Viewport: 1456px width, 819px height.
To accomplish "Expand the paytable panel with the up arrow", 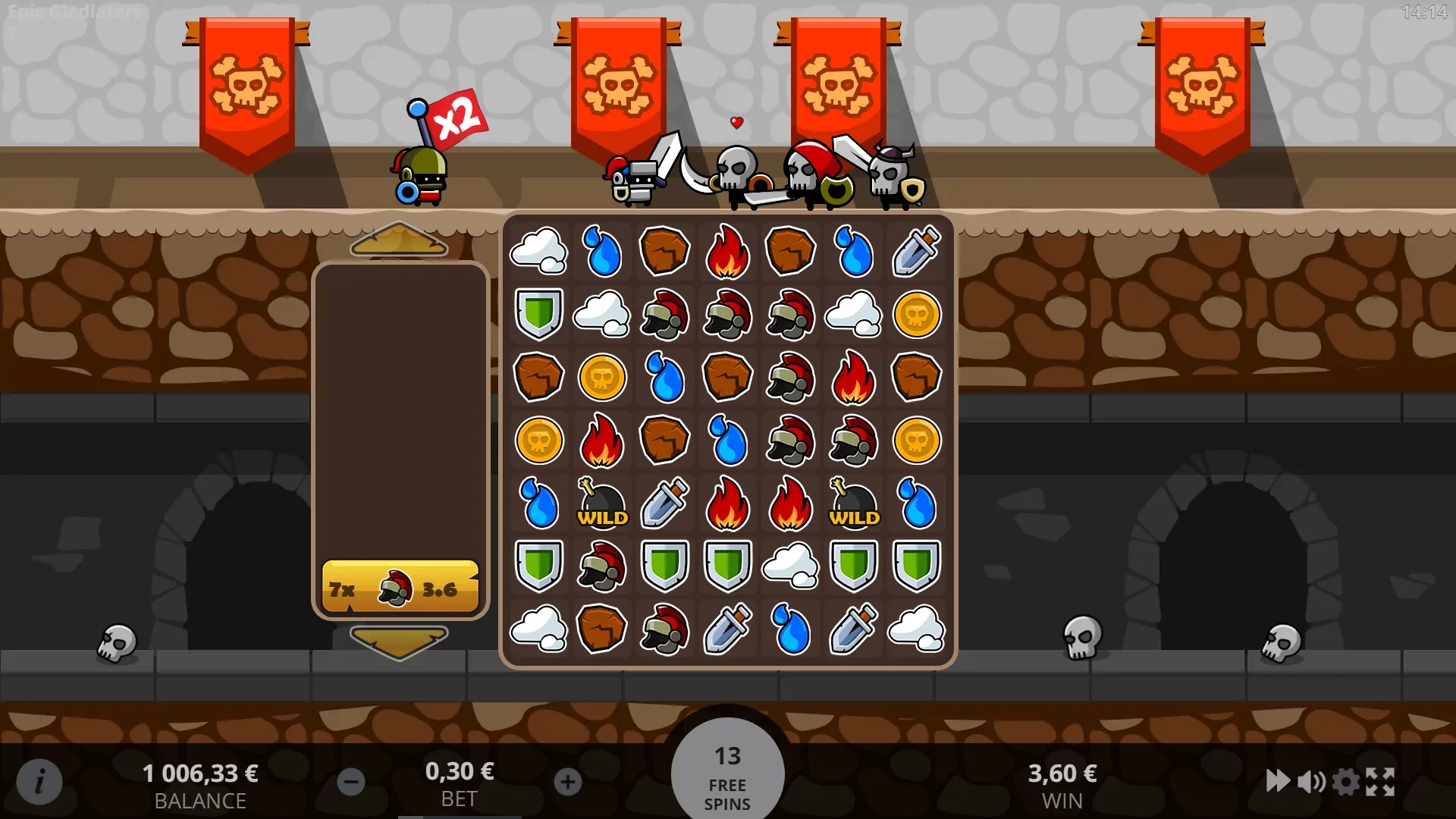I will pyautogui.click(x=400, y=240).
